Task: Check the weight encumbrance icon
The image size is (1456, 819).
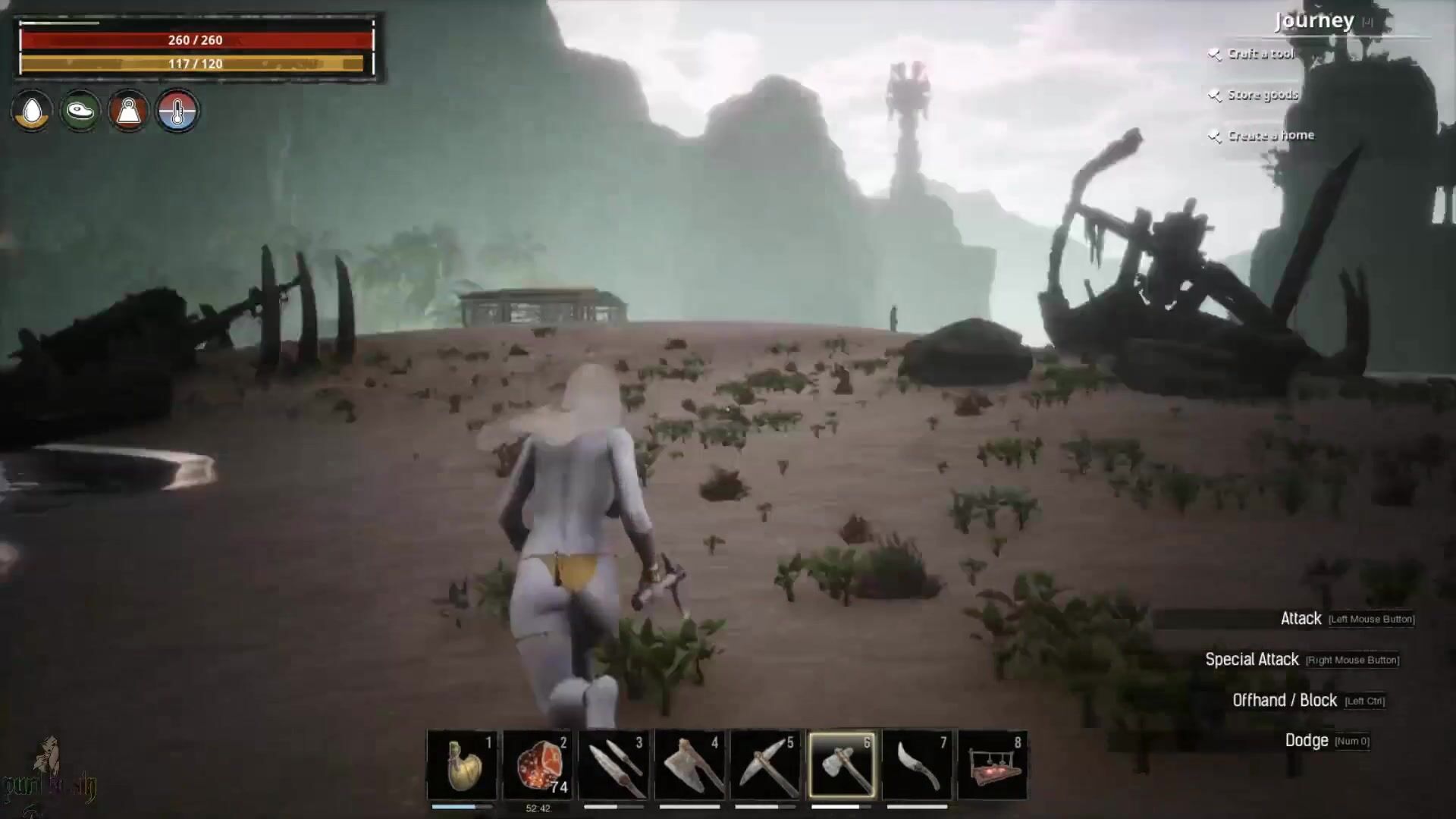Action: coord(129,111)
